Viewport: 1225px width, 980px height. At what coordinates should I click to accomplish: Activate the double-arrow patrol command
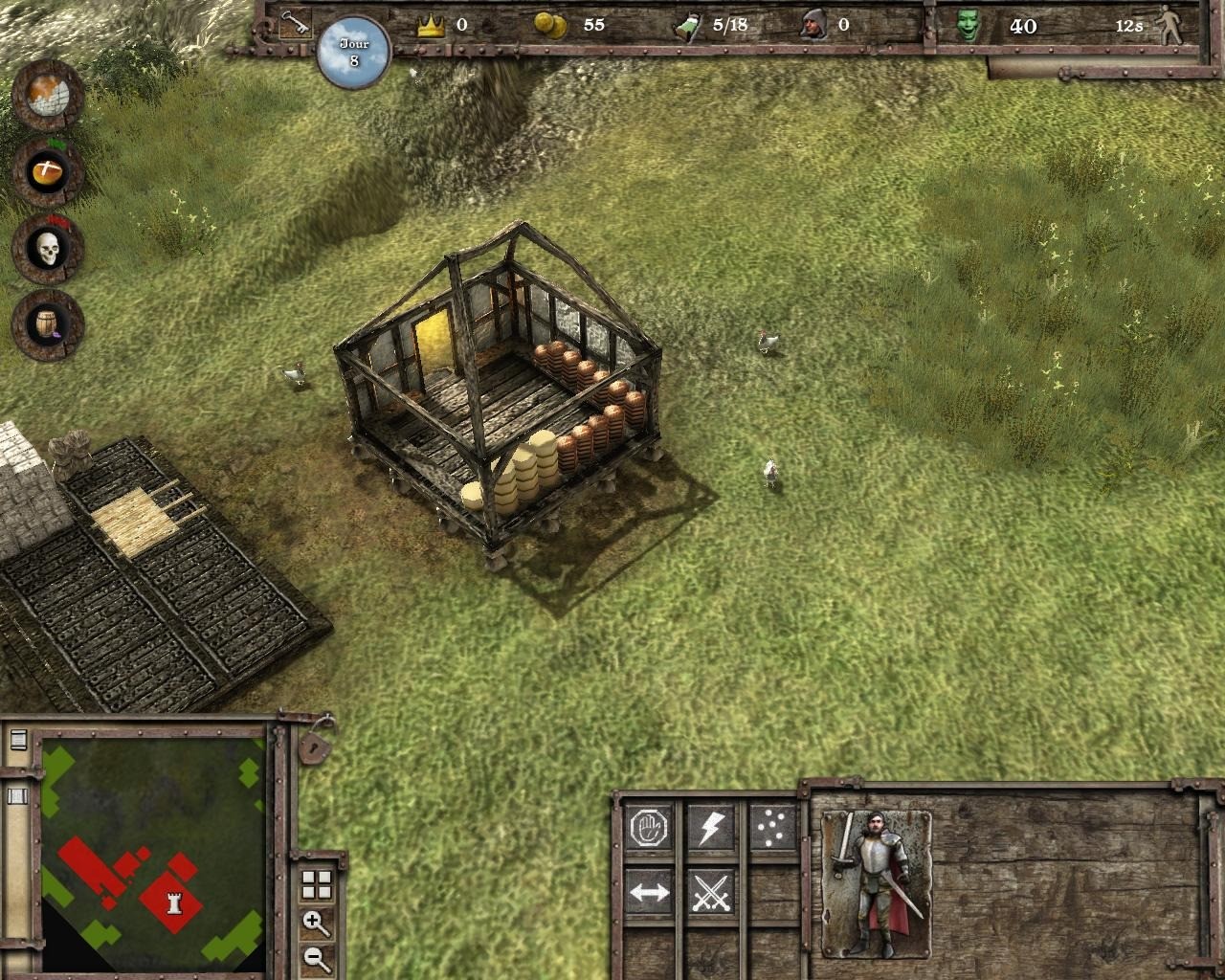tap(649, 894)
